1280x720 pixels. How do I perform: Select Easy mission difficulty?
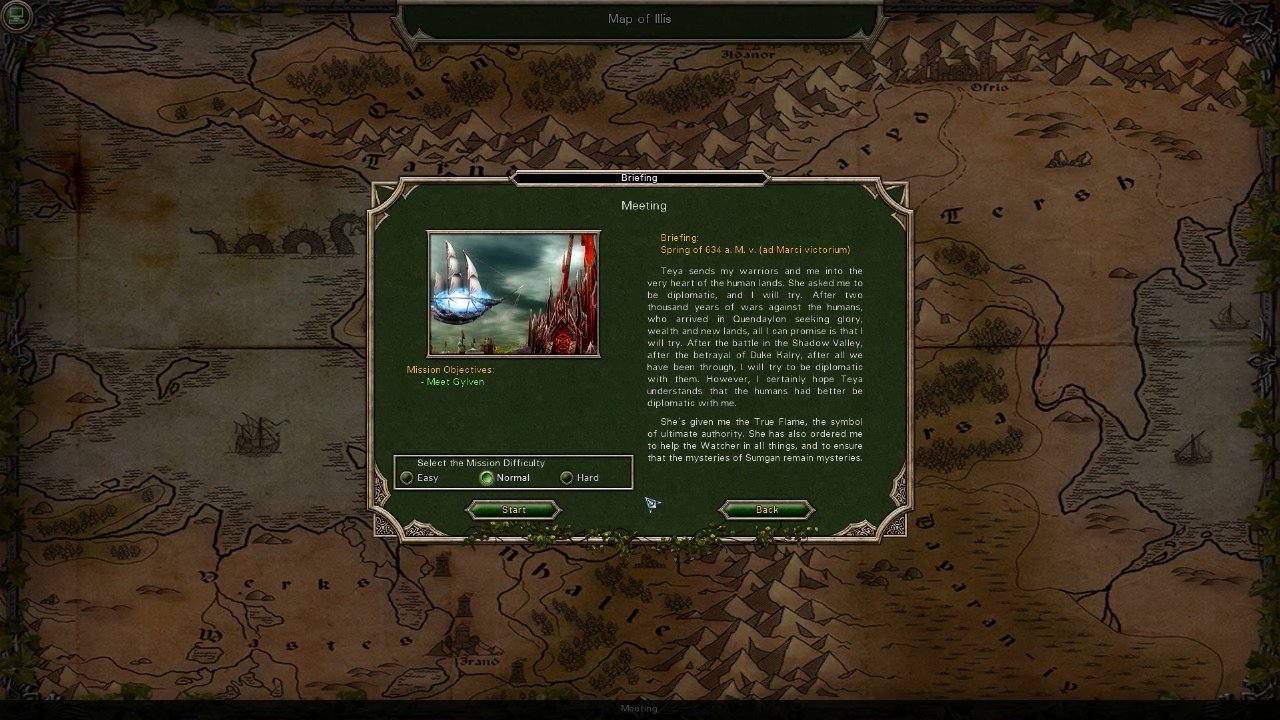[407, 478]
